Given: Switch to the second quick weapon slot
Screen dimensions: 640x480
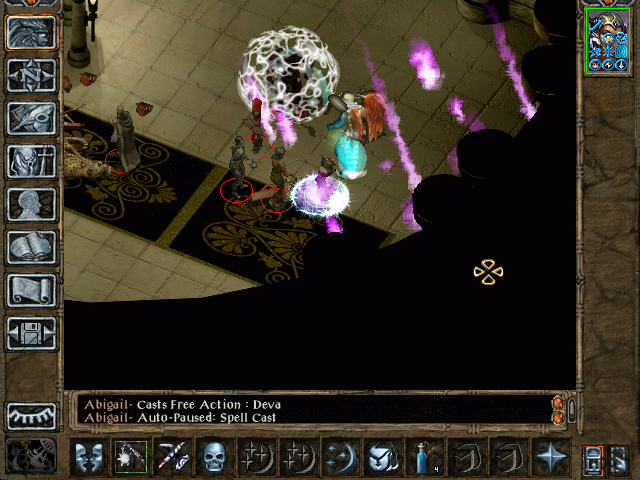Looking at the screenshot, I should (172, 457).
